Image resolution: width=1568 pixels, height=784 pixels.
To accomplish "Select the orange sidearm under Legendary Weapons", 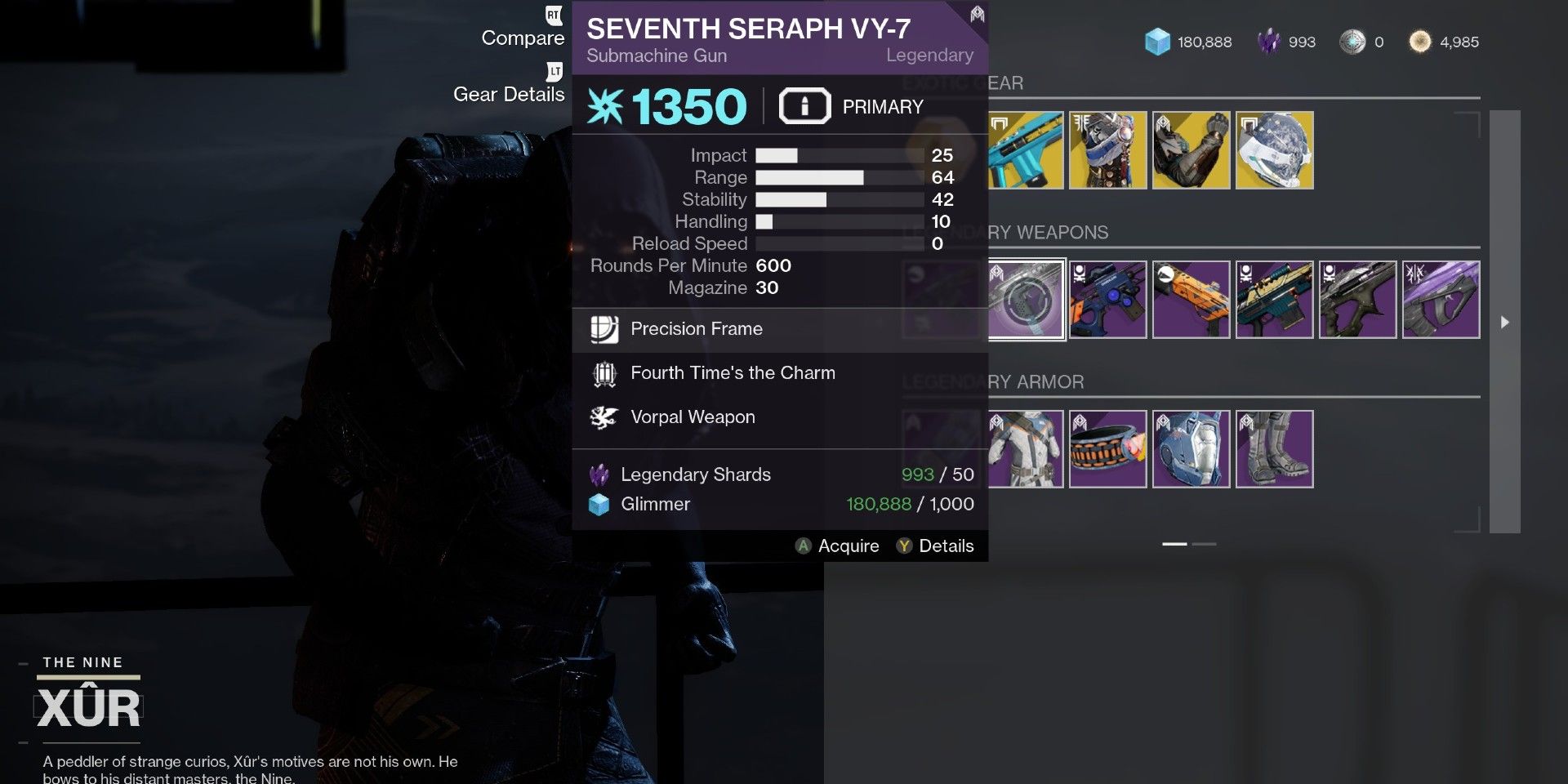I will click(1192, 299).
